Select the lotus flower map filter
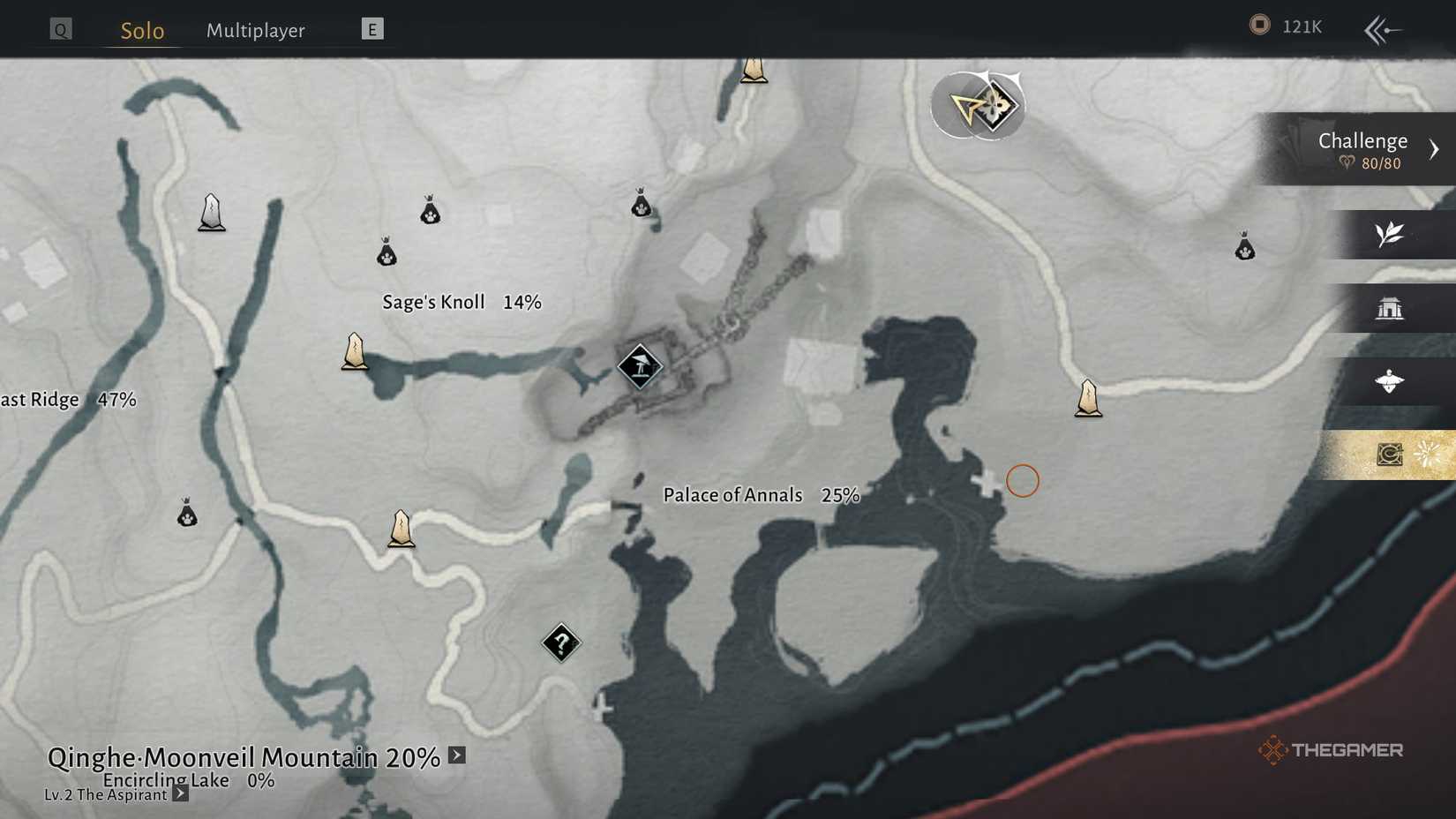1456x819 pixels. click(1389, 381)
